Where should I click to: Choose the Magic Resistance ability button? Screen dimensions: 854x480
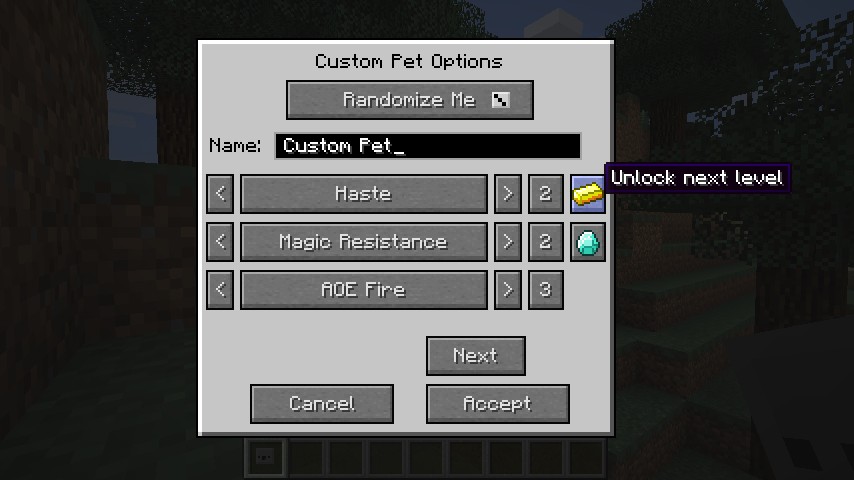364,242
